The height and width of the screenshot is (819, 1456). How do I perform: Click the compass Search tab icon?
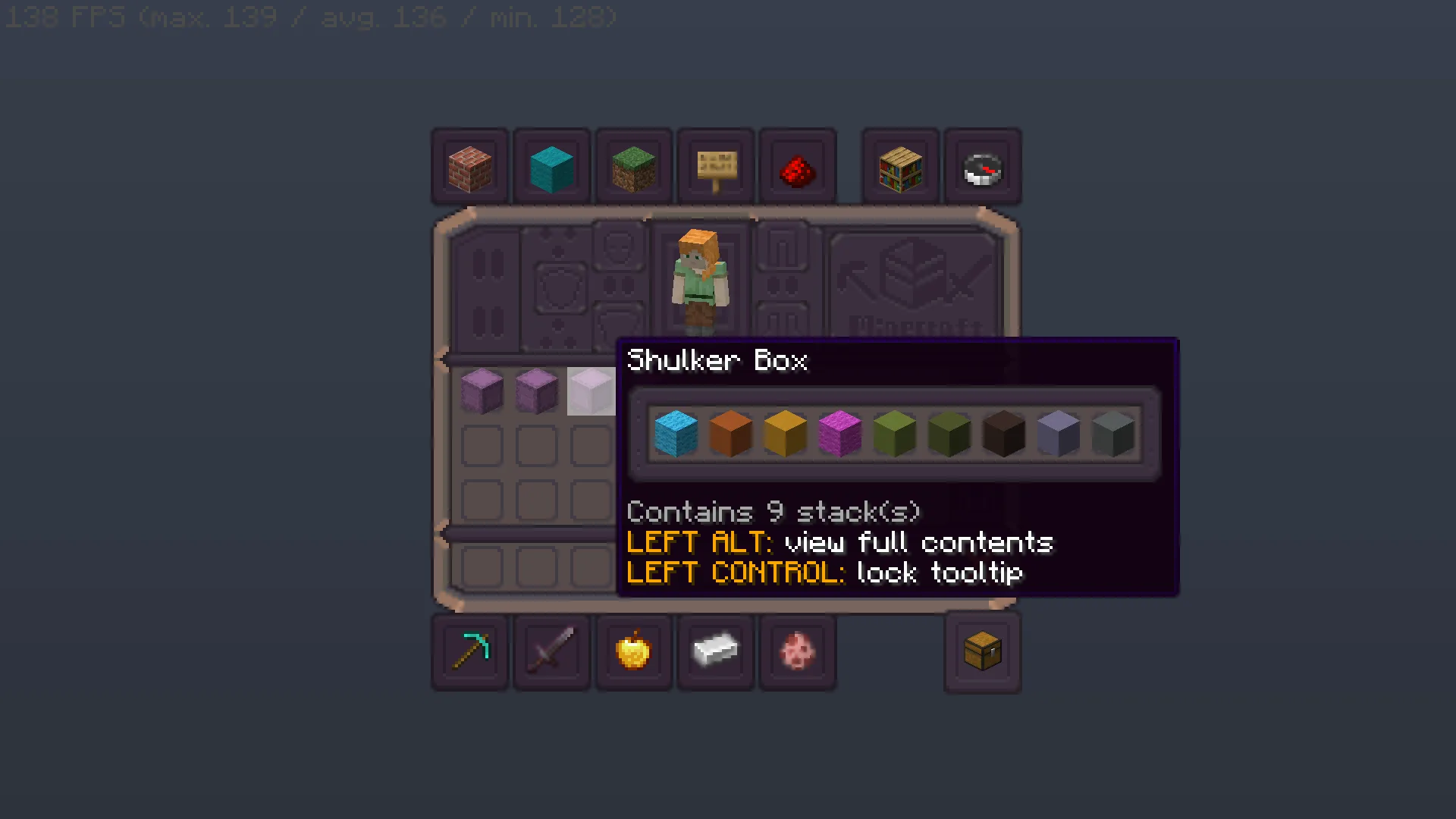pos(984,166)
